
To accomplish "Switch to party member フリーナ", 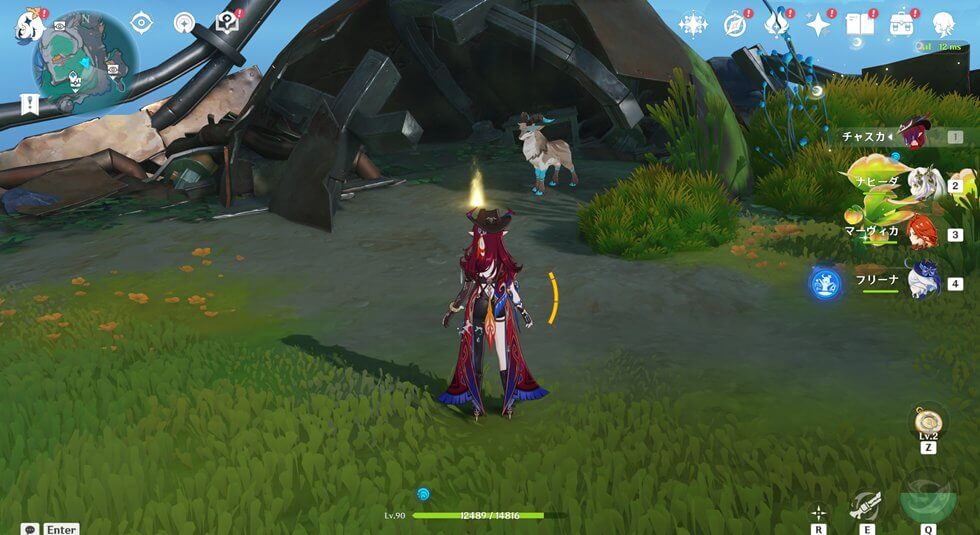I will [x=925, y=282].
